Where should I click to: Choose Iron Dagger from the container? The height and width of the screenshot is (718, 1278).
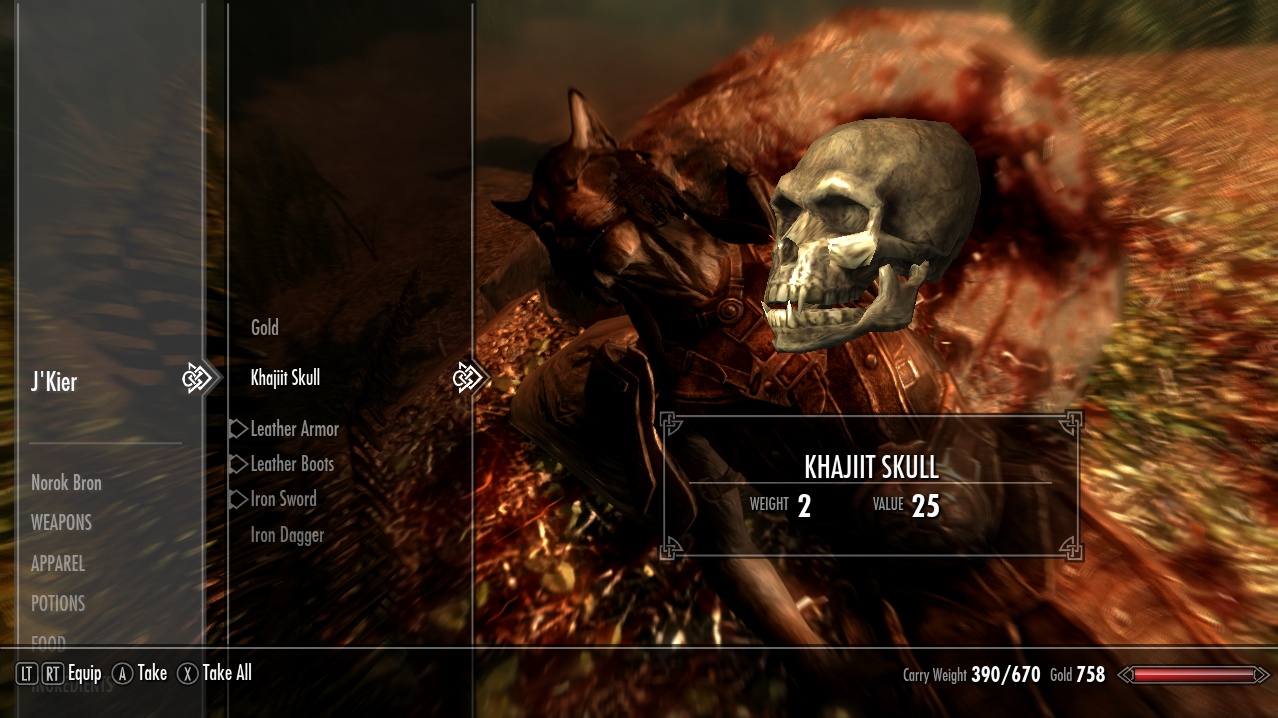[x=287, y=535]
